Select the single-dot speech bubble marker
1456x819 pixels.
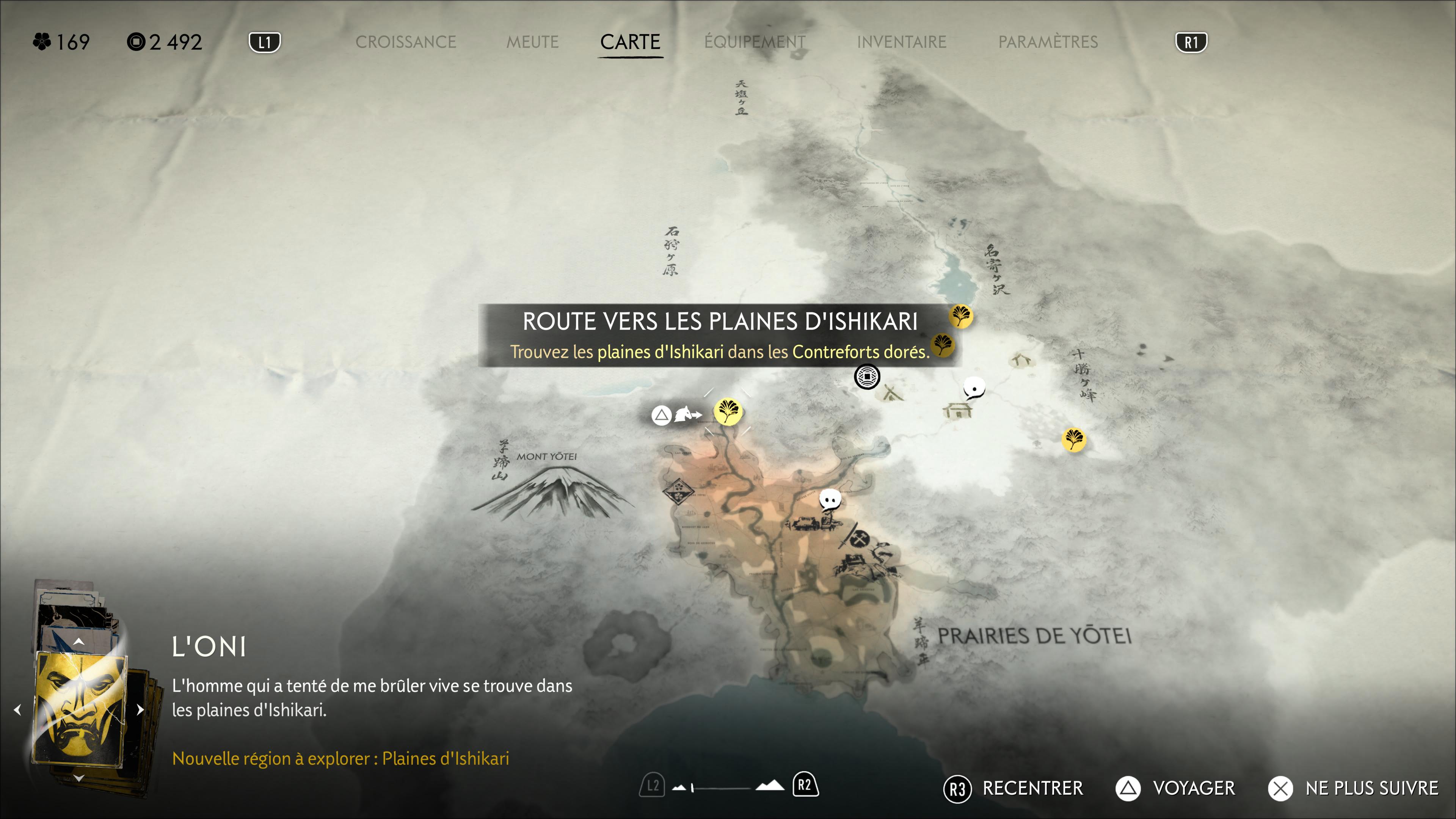974,388
